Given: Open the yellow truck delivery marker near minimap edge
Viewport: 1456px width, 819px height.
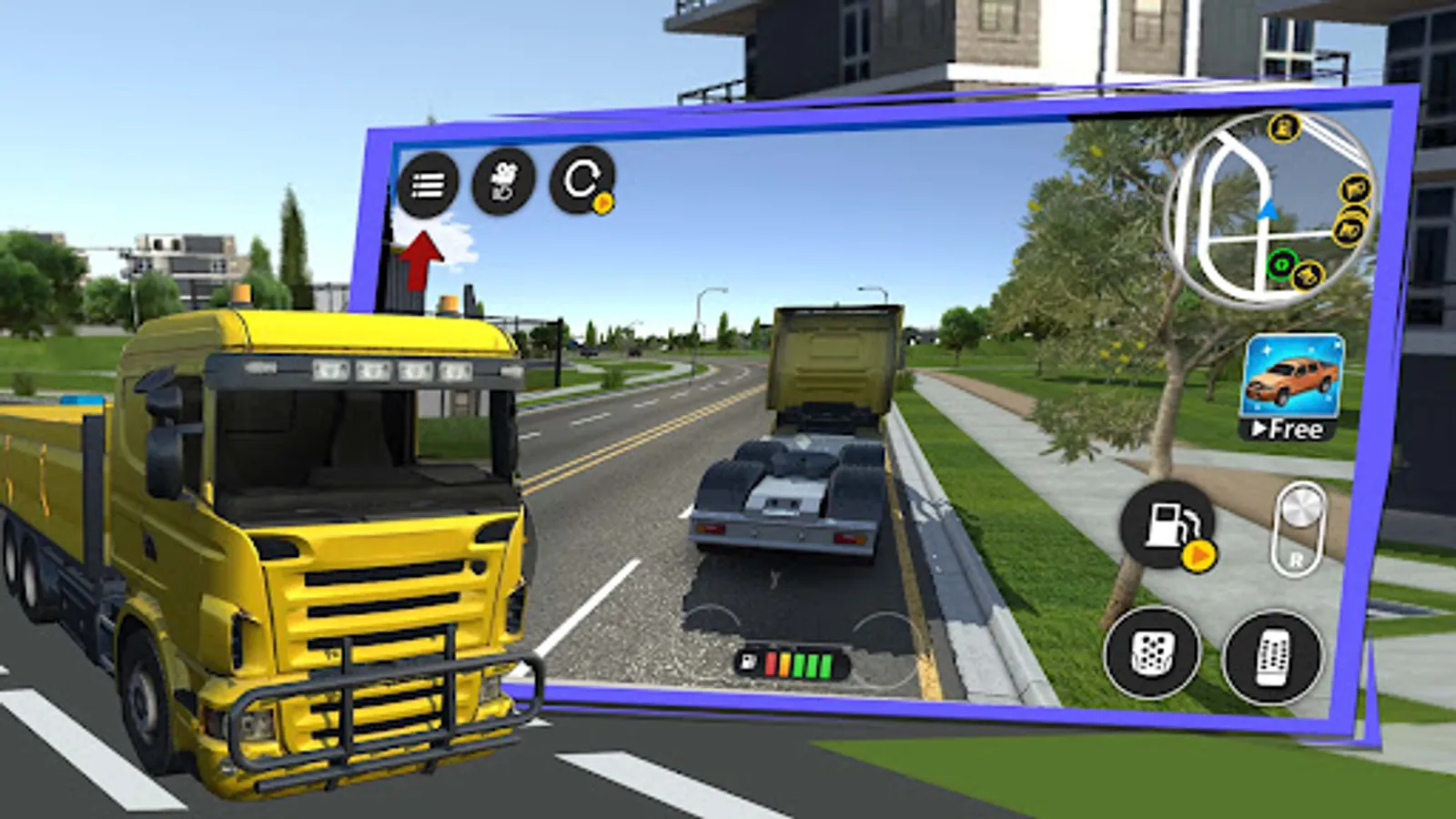Looking at the screenshot, I should coord(1309,276).
